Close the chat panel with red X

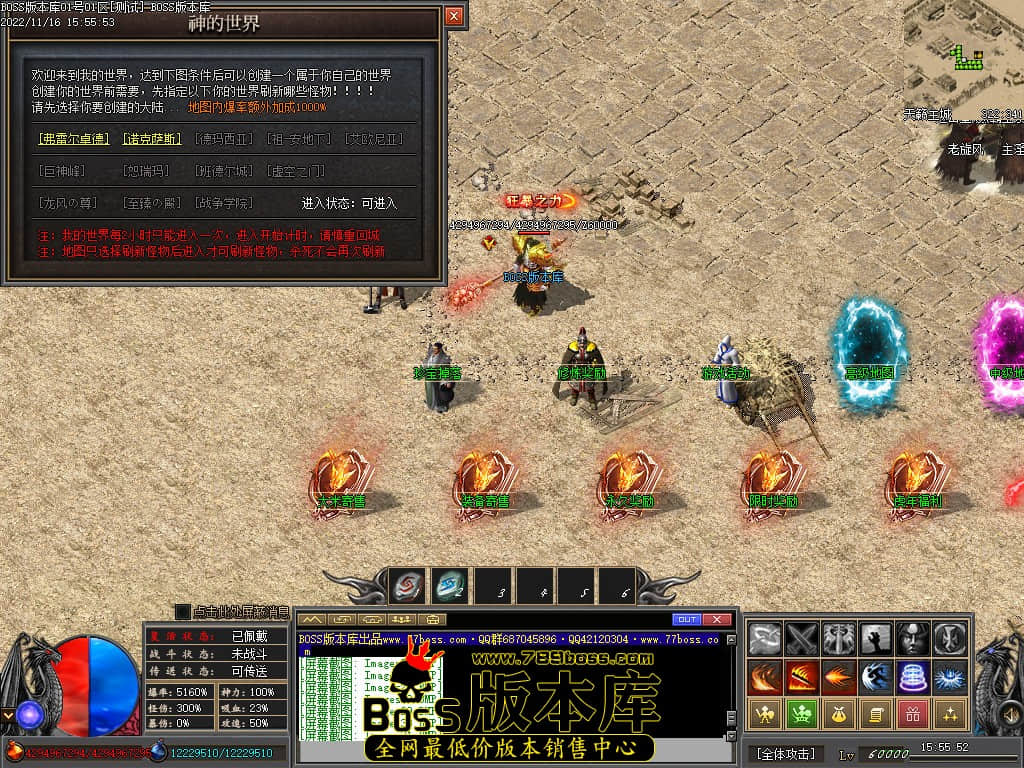pos(716,619)
